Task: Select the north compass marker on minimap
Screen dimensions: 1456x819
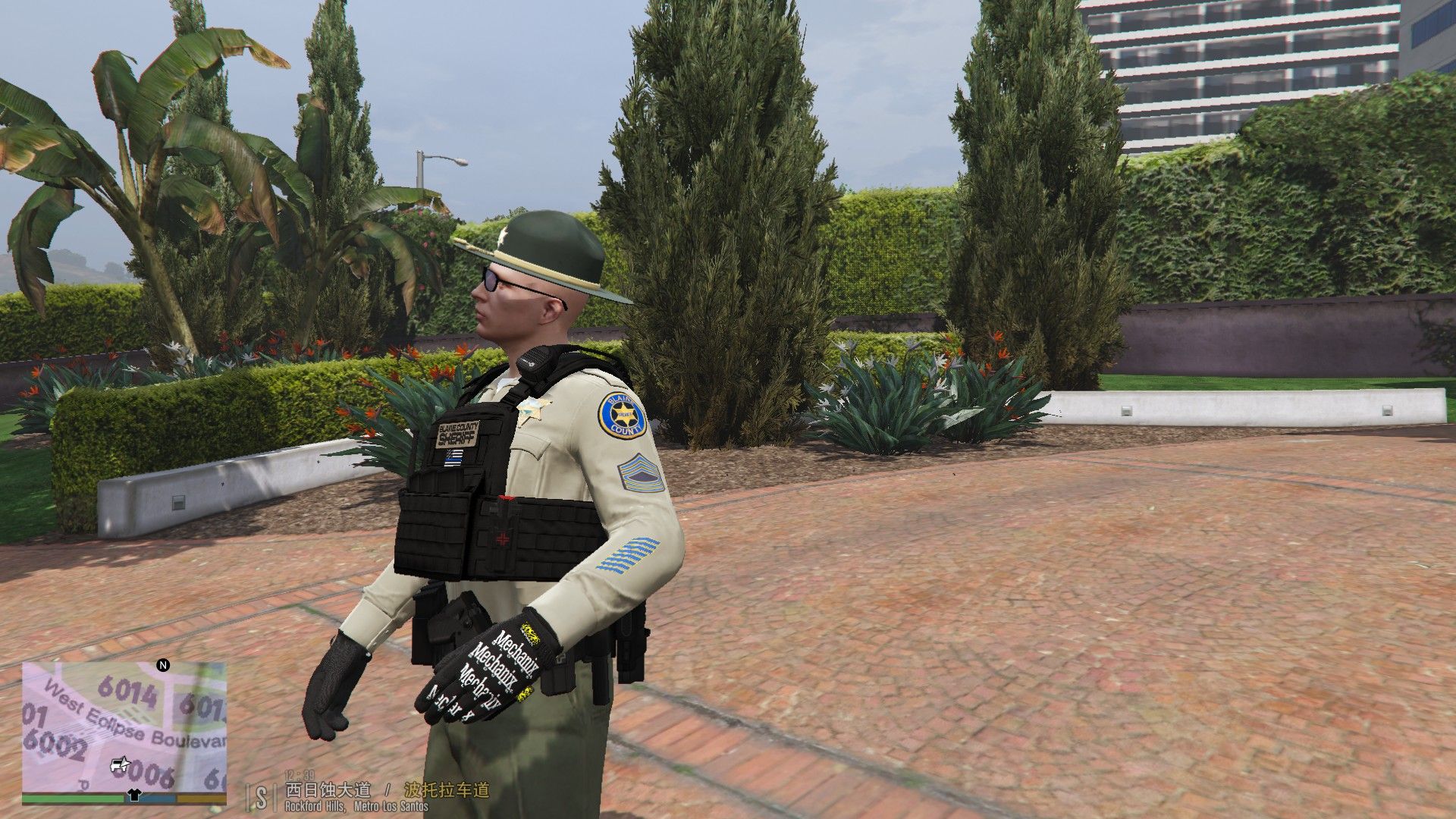Action: (x=162, y=666)
